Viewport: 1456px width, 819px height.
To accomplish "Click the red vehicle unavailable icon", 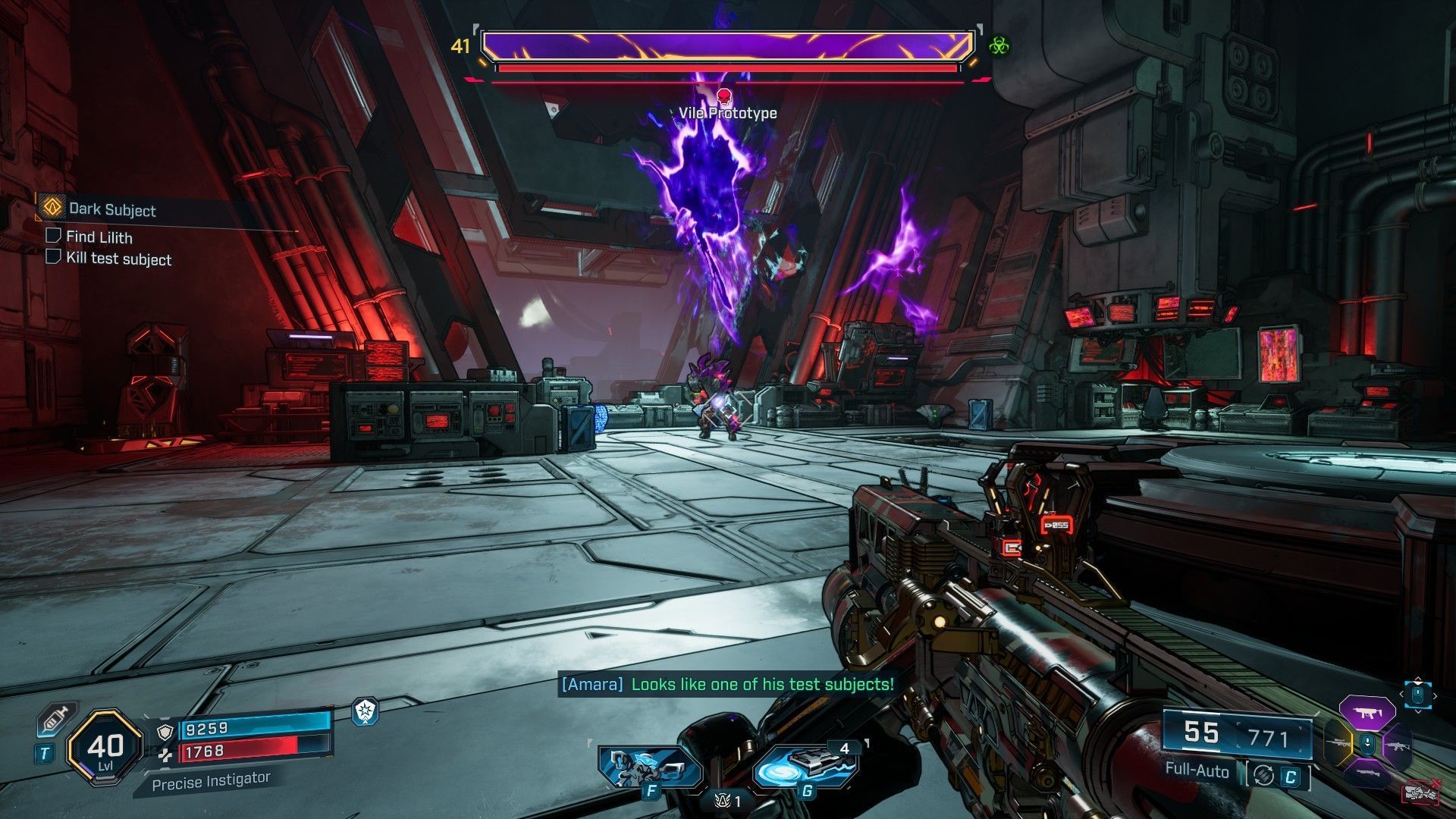I will tap(1421, 792).
